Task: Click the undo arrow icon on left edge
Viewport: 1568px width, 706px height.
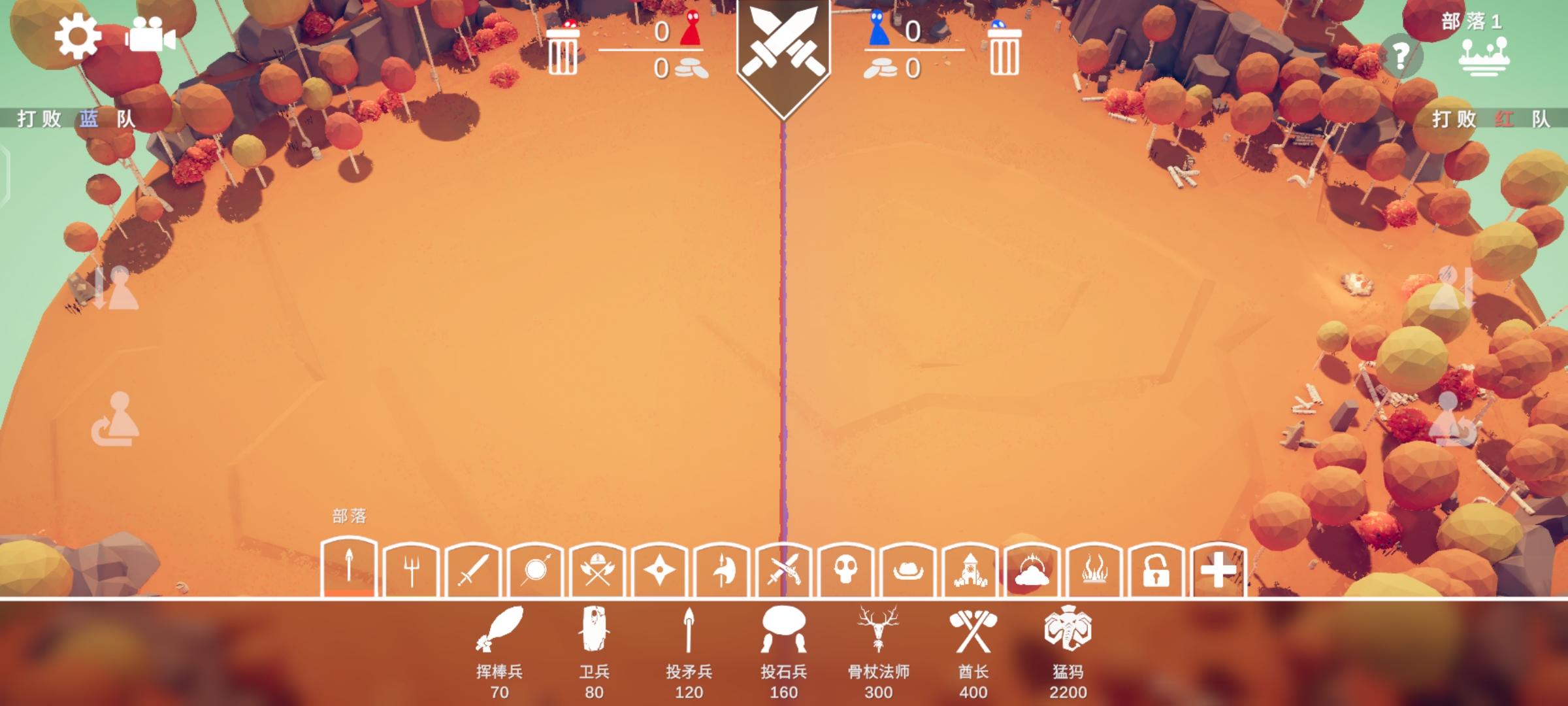Action: pyautogui.click(x=116, y=418)
